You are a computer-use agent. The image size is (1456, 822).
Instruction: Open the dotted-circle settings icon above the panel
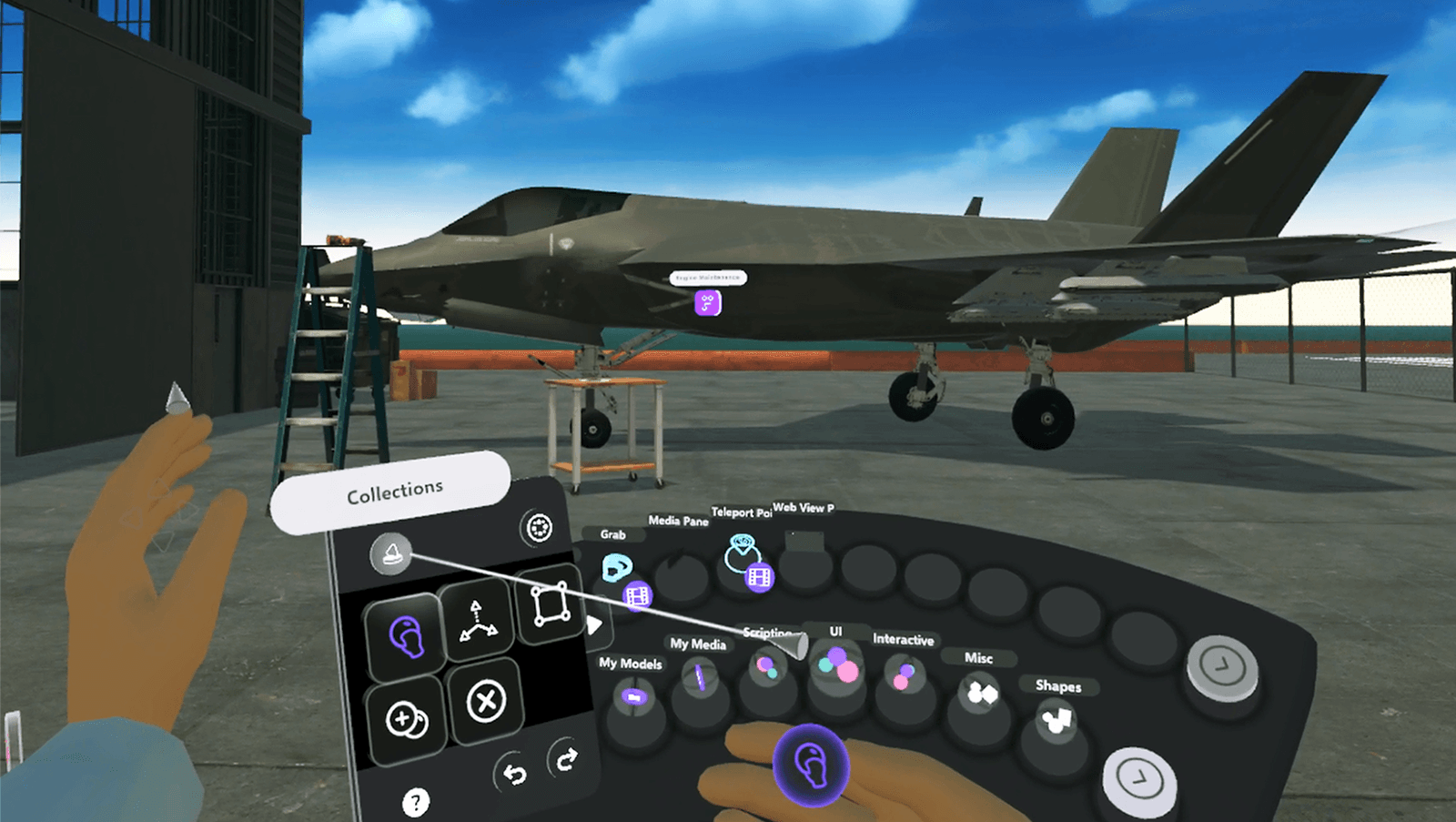(x=540, y=526)
